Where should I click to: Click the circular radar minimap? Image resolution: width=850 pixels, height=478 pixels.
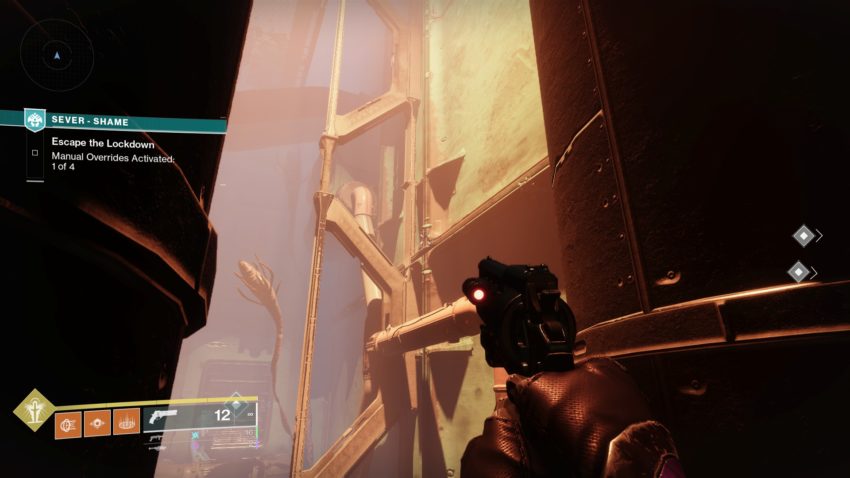tap(58, 56)
